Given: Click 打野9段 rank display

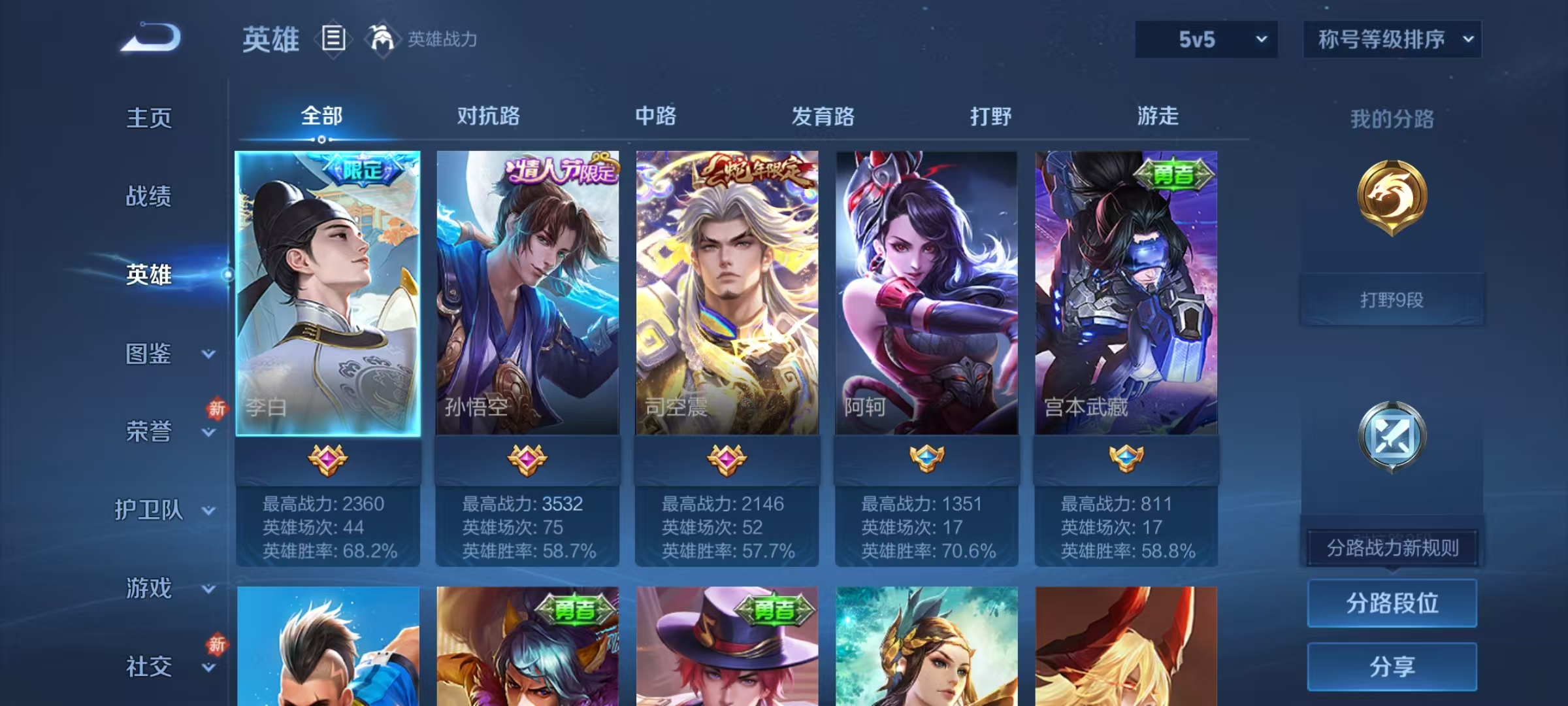Looking at the screenshot, I should [1392, 299].
